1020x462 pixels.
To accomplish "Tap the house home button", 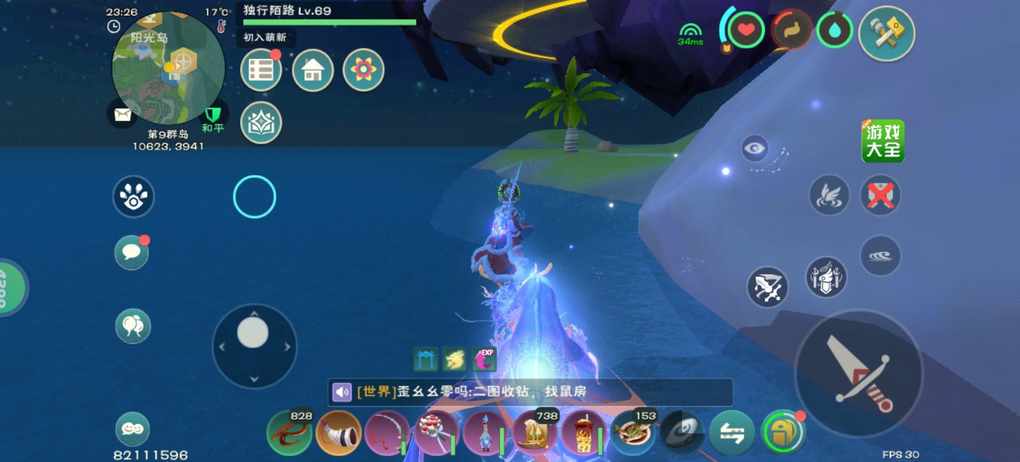I will pos(312,70).
